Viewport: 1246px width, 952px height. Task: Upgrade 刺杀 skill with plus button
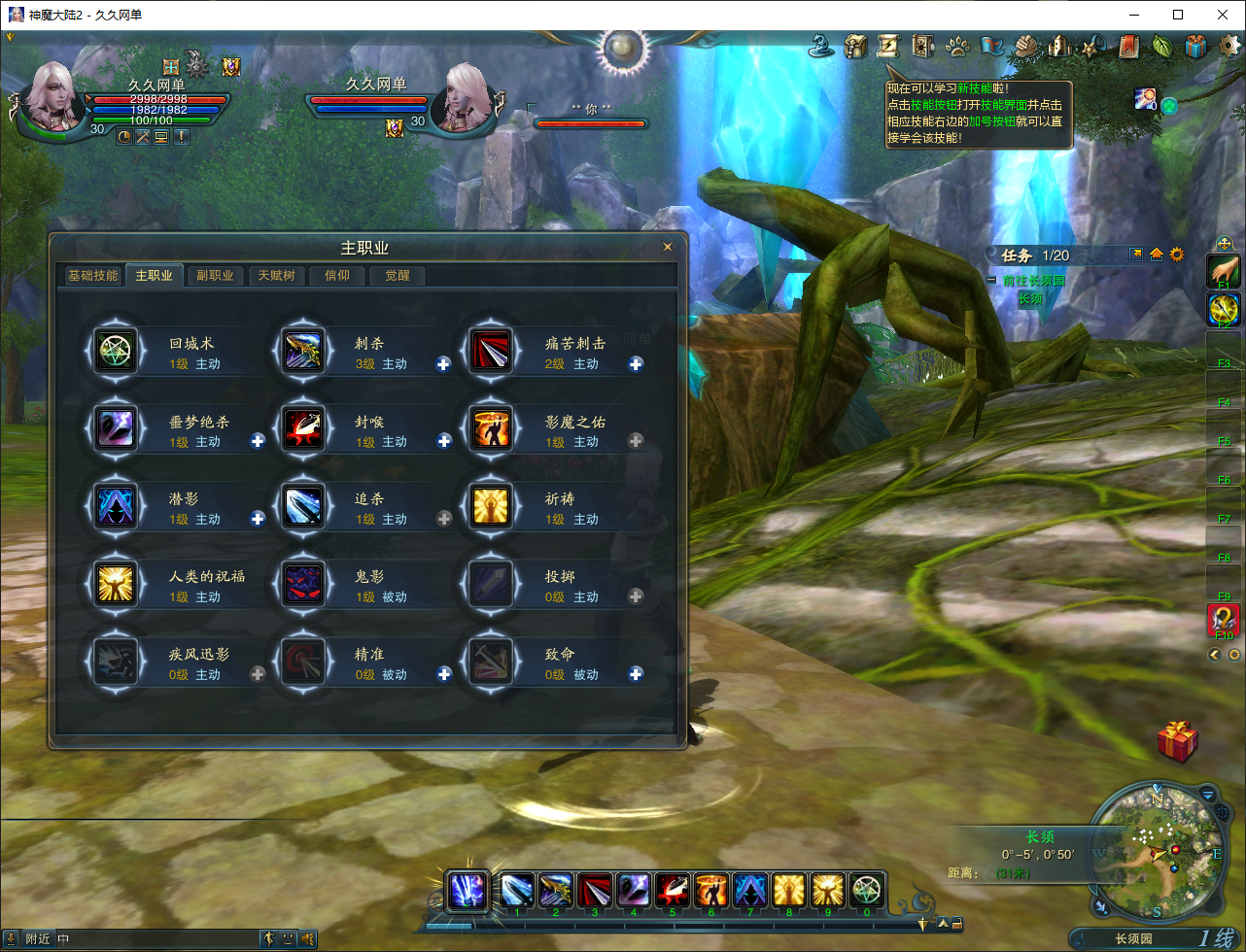[444, 364]
